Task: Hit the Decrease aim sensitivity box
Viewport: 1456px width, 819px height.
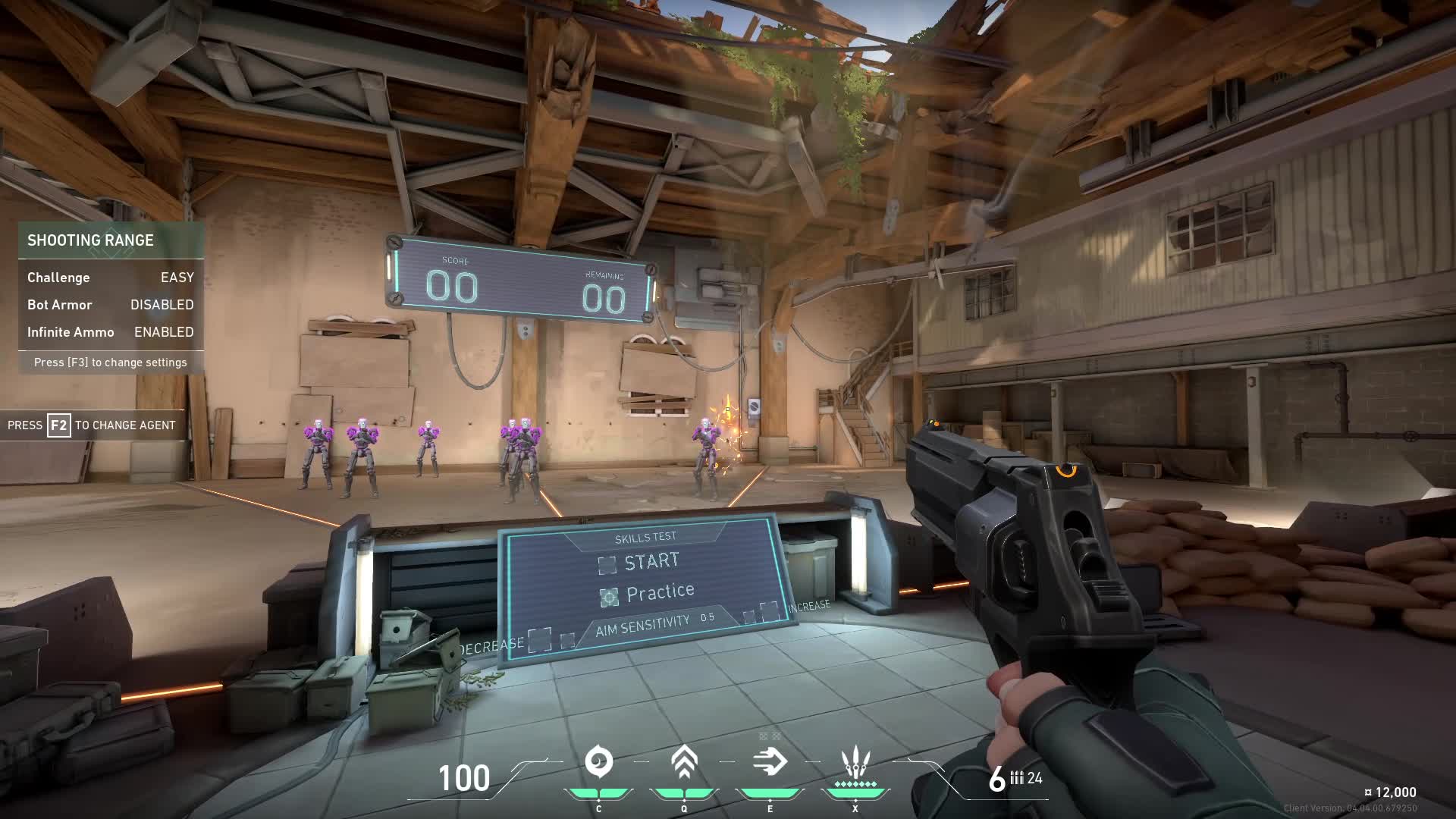Action: 540,639
